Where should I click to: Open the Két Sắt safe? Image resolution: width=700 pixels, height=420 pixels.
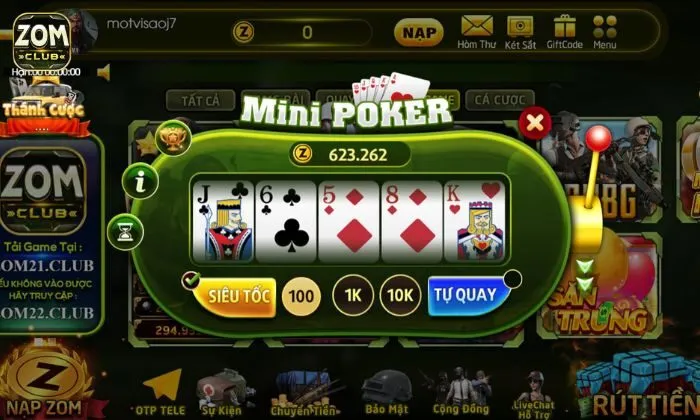(520, 31)
